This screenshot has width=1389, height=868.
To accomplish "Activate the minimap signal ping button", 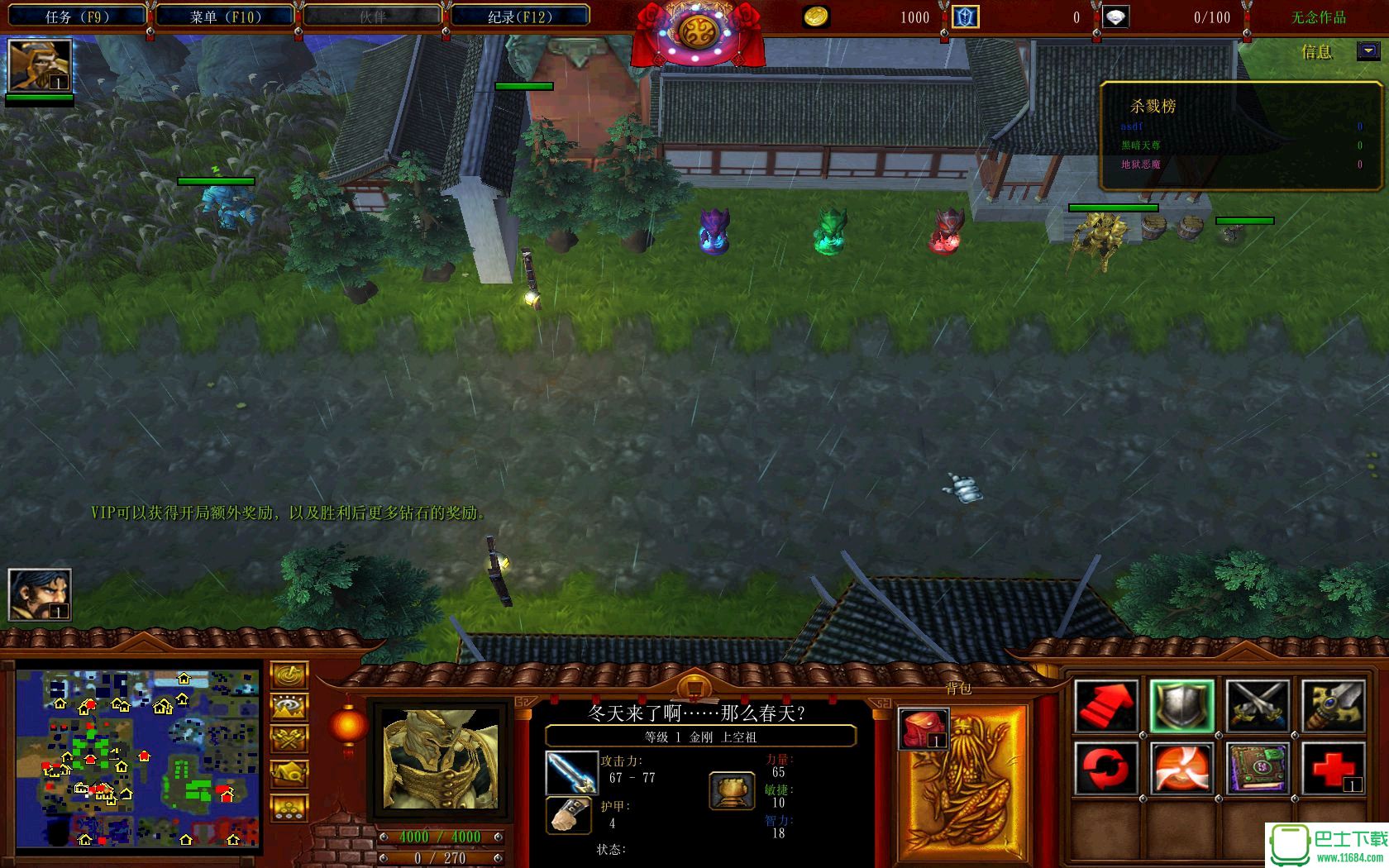I will tap(289, 675).
